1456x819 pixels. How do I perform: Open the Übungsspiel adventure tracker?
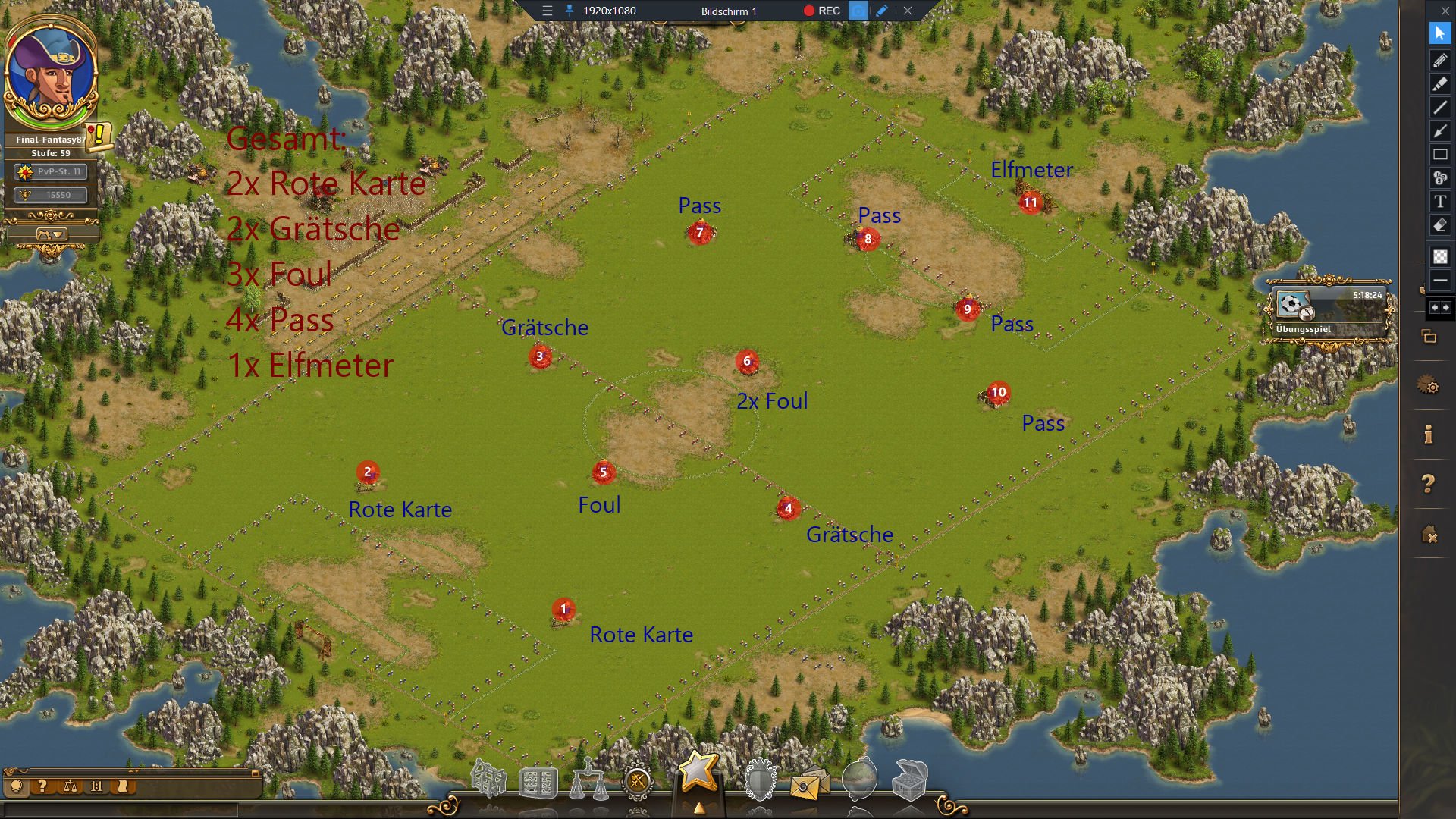(x=1330, y=312)
